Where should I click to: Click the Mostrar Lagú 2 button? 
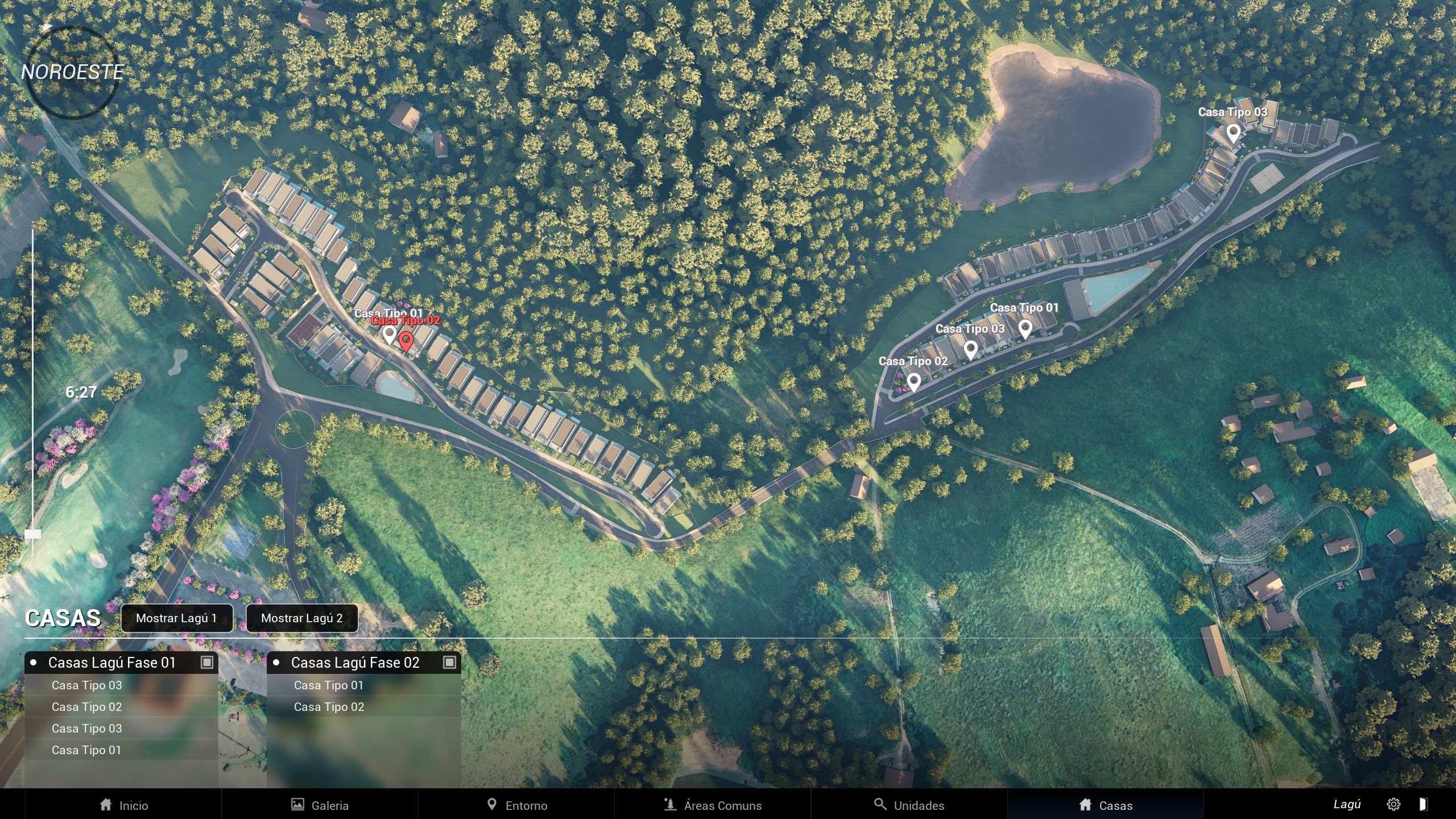[x=301, y=618]
